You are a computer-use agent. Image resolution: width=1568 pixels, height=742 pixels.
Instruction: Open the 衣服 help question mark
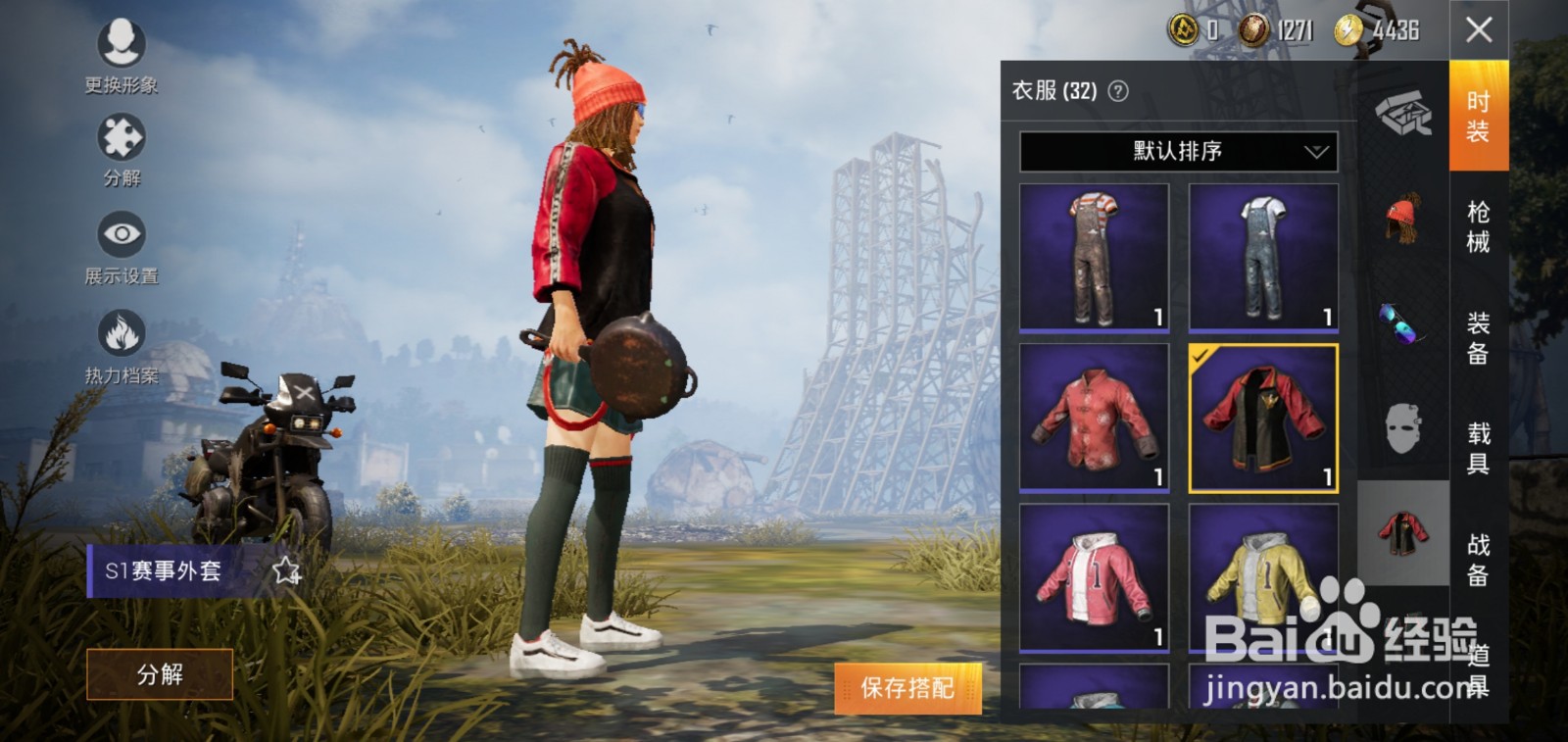[1117, 91]
